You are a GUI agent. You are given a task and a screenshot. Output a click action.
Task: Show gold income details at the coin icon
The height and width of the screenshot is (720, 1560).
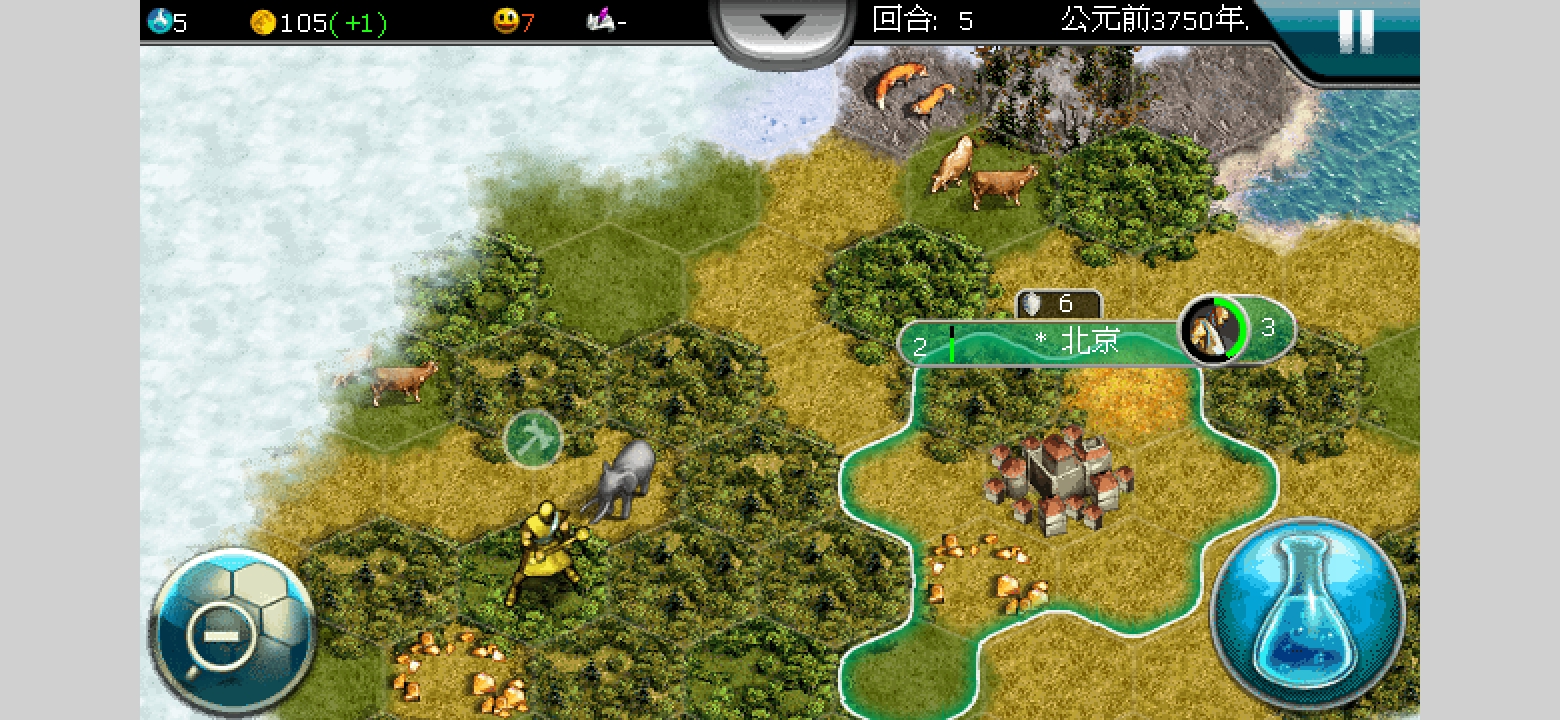point(263,22)
